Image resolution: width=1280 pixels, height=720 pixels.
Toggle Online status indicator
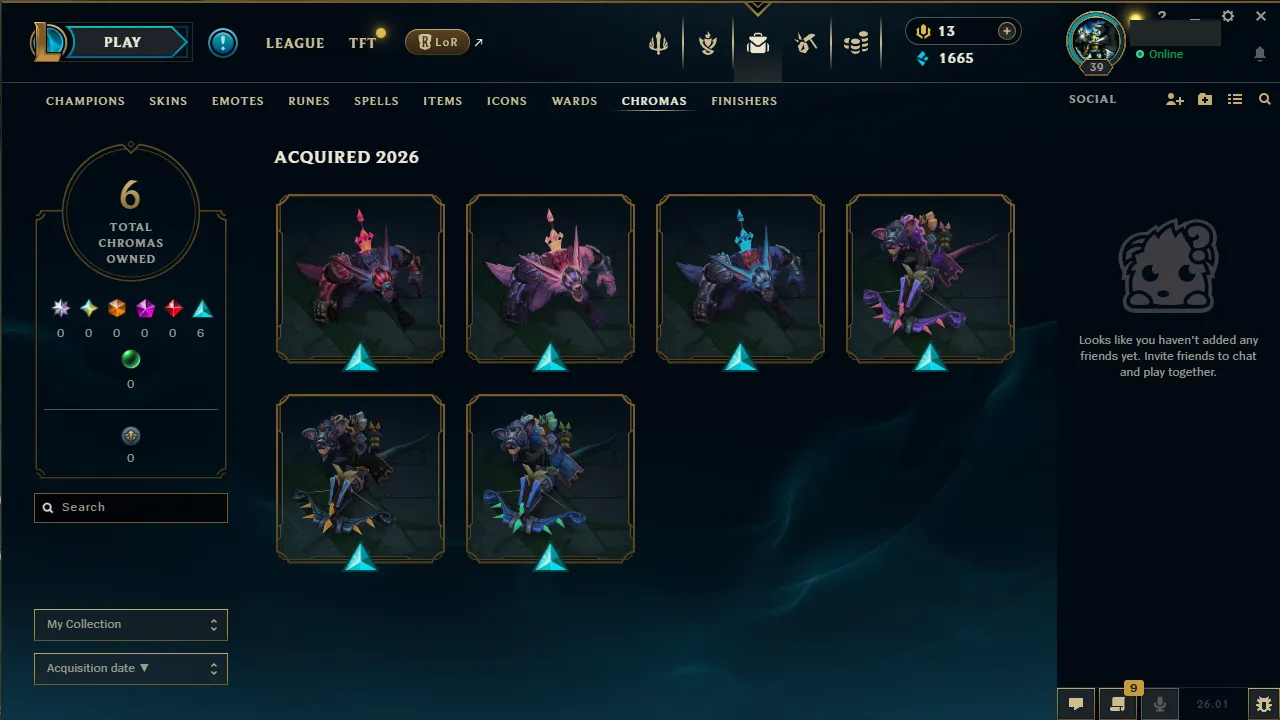click(1161, 54)
